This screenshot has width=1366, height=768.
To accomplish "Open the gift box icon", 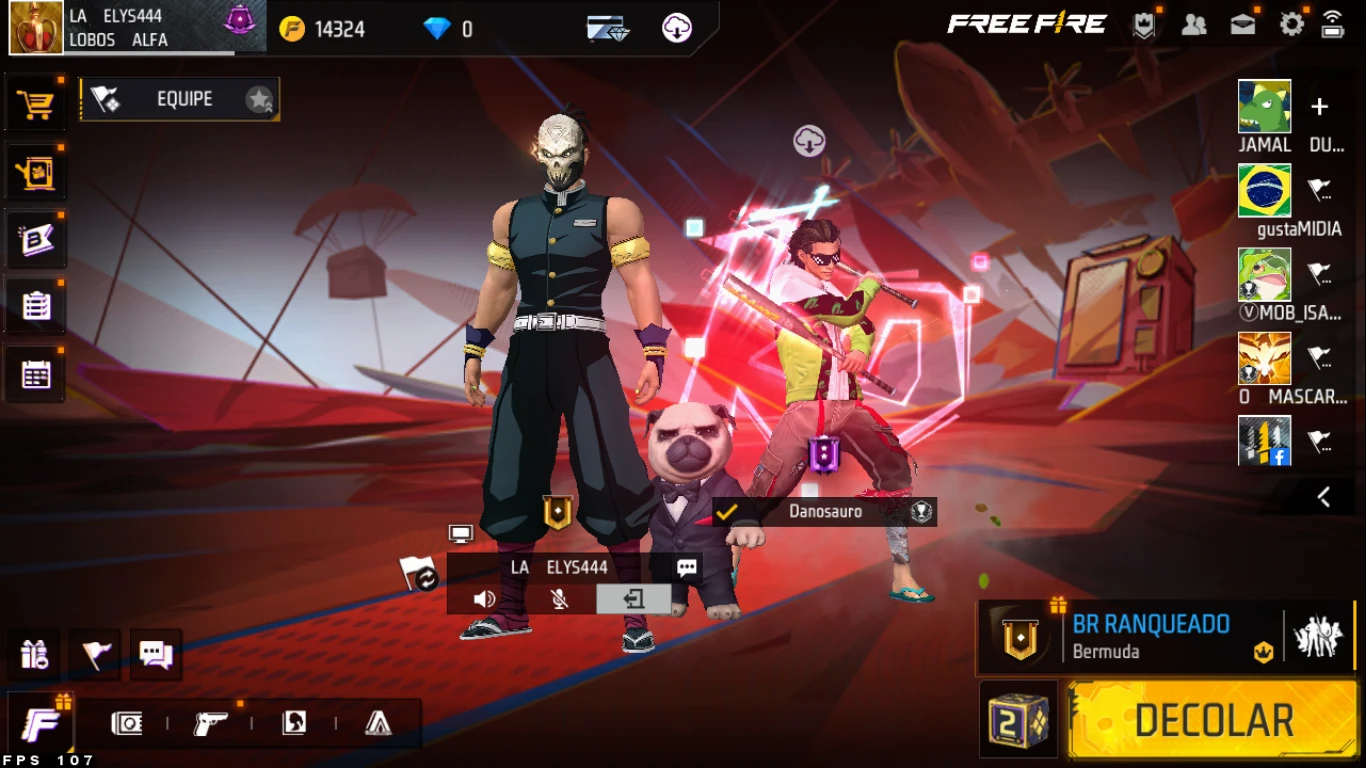I will [34, 655].
